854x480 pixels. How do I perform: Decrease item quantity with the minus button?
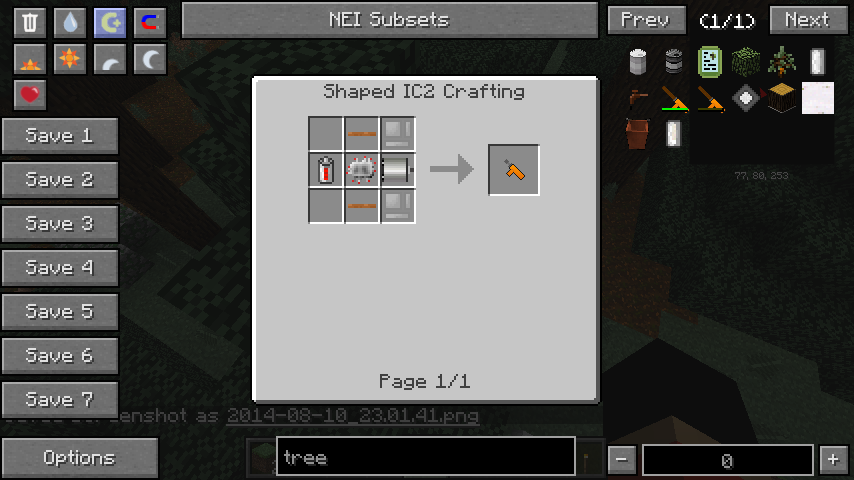pos(622,460)
